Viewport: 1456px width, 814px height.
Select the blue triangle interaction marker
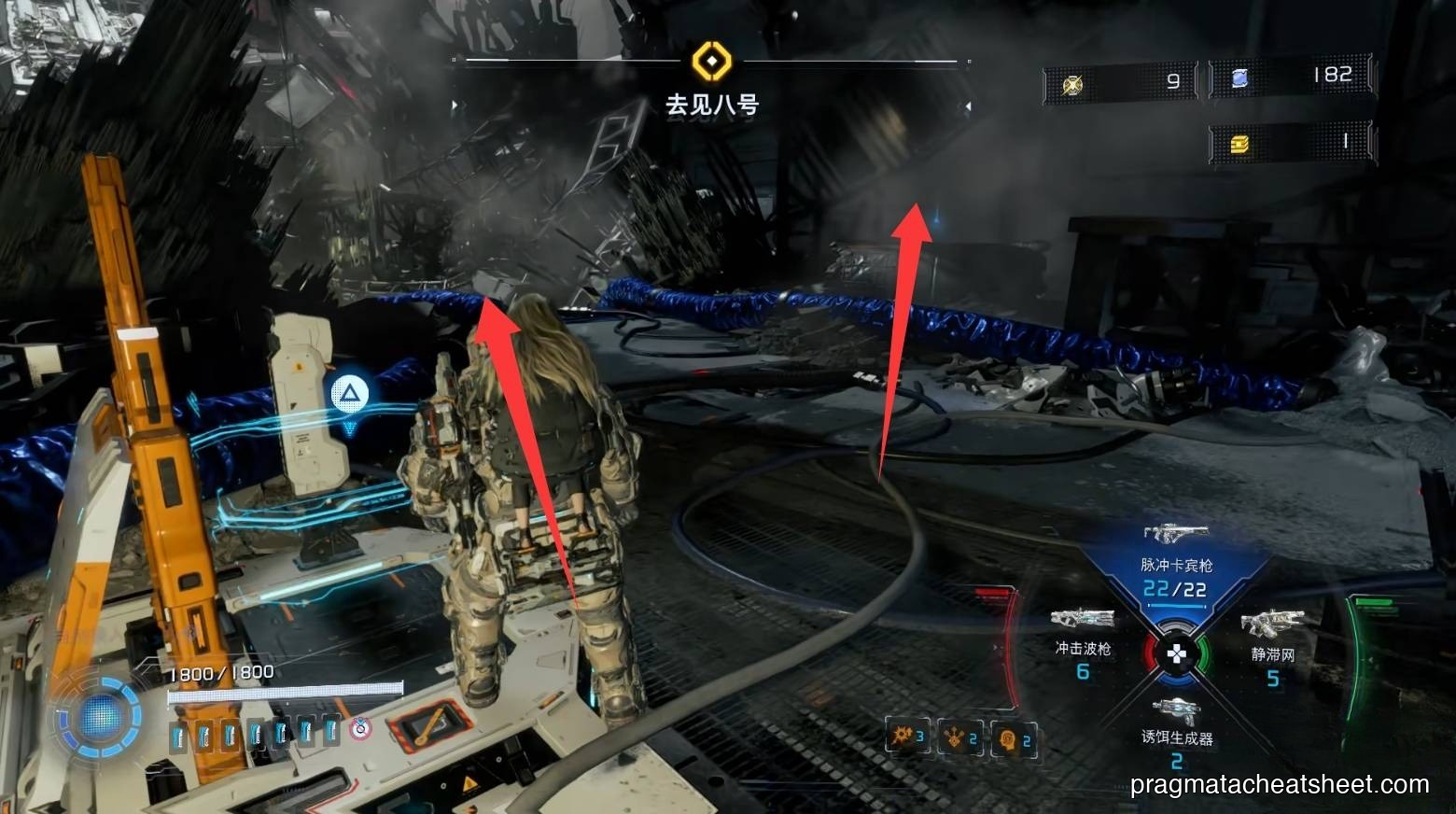(350, 394)
